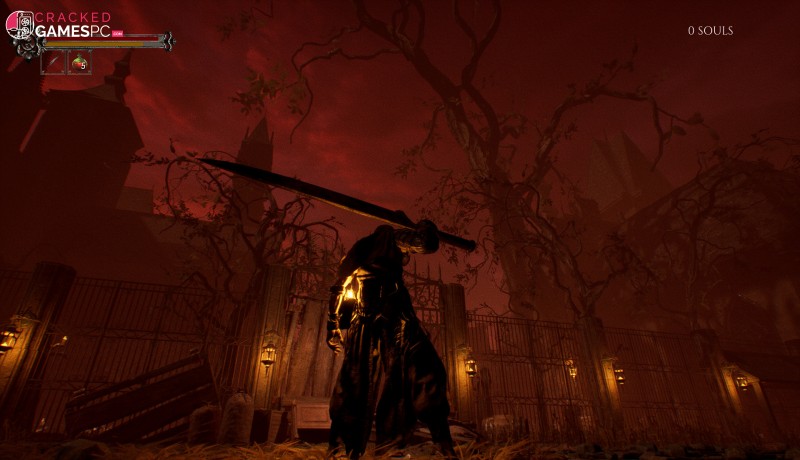The width and height of the screenshot is (800, 460).
Task: Use the potion flask item slot
Action: point(79,63)
